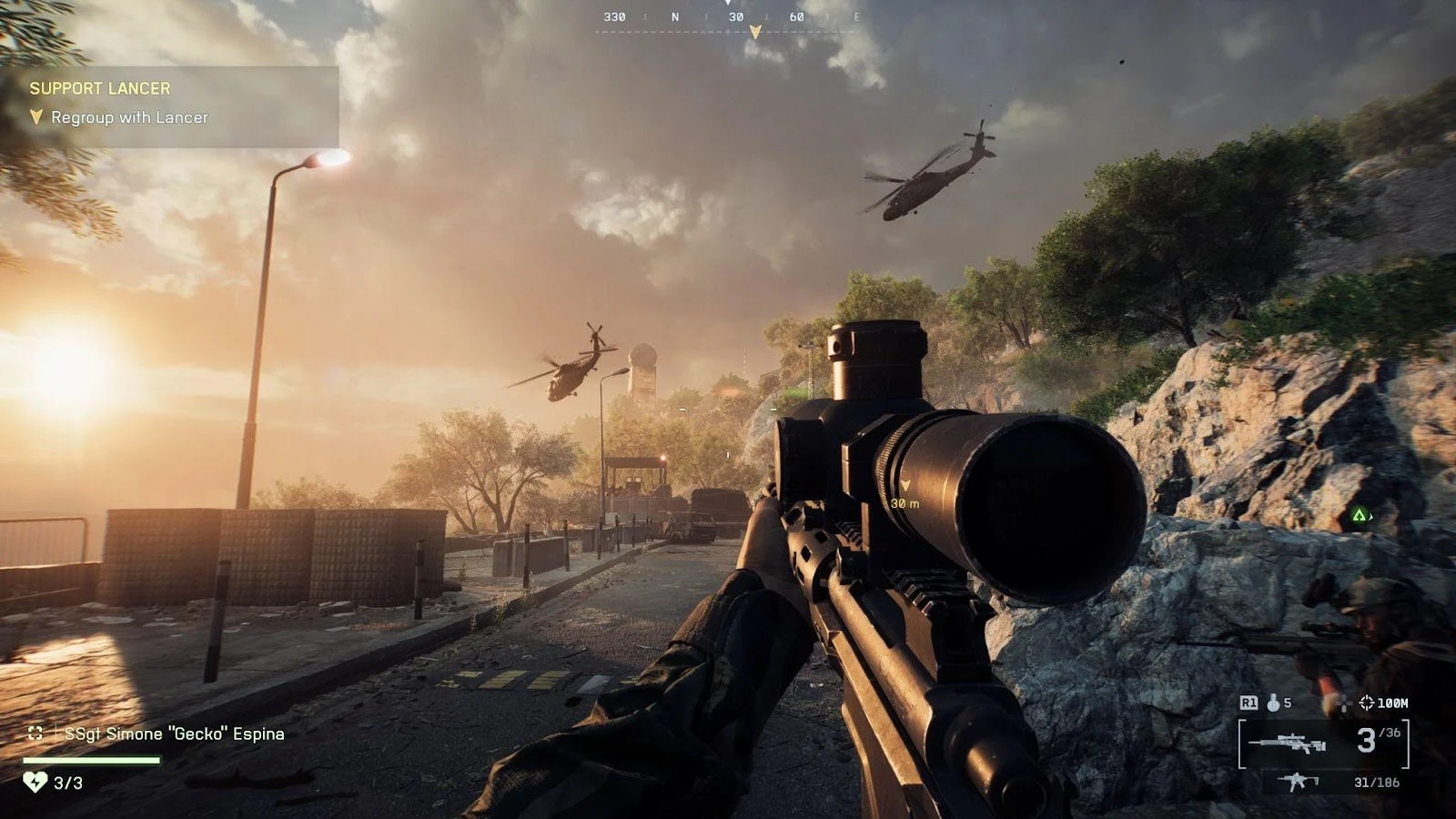Click the scope zeroing crosshair icon
1456x819 pixels.
click(x=1366, y=703)
